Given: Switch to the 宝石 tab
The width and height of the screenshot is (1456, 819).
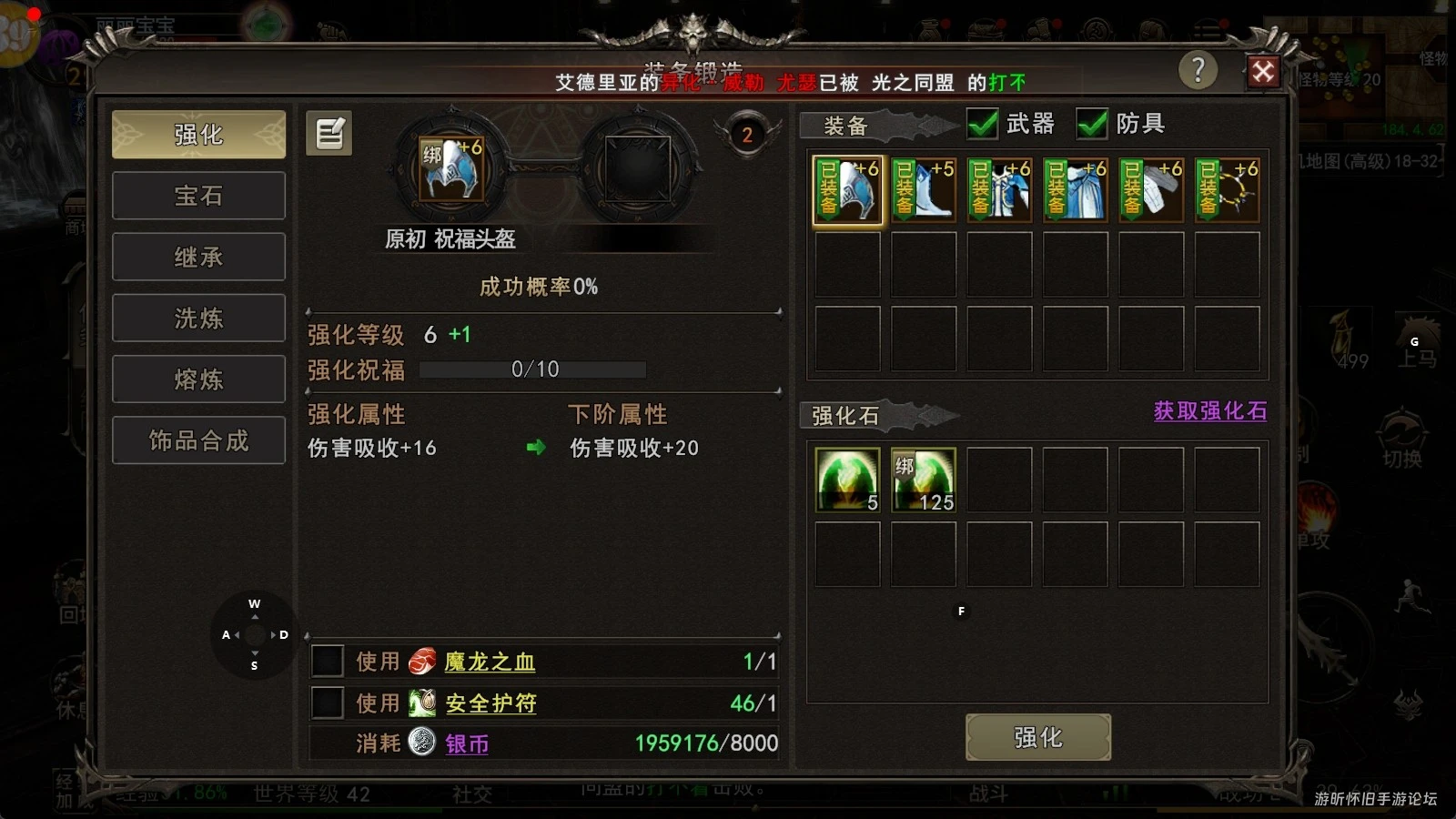Looking at the screenshot, I should point(197,195).
